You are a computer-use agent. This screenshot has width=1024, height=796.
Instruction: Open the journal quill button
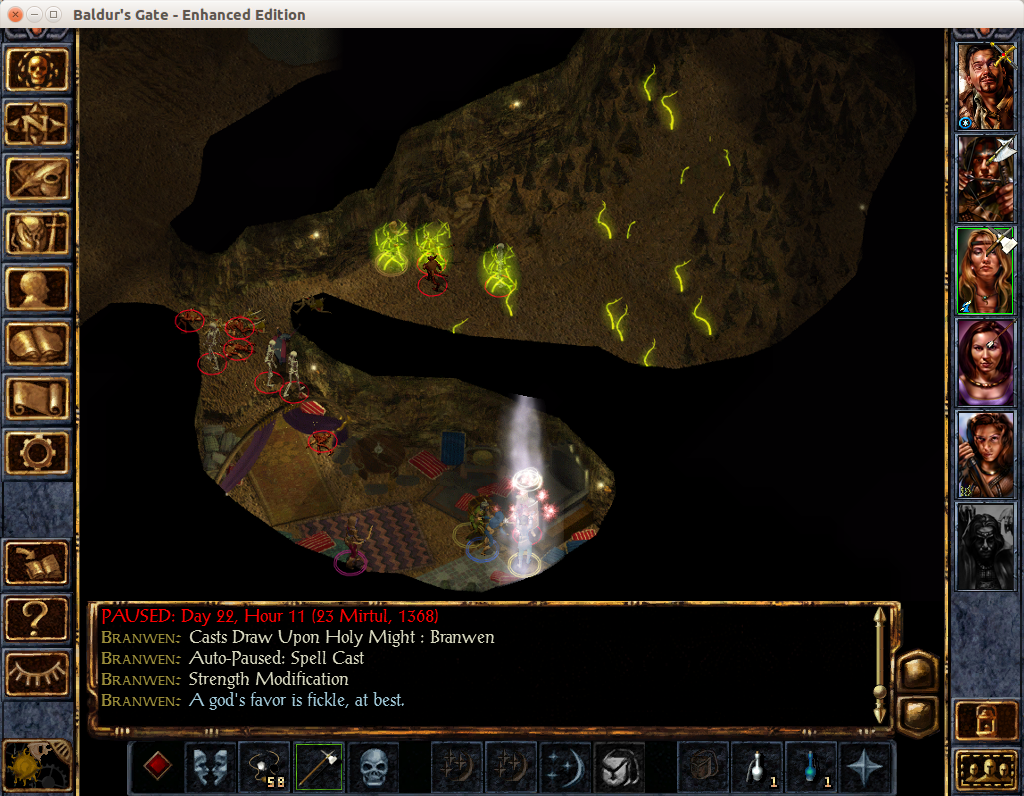38,178
